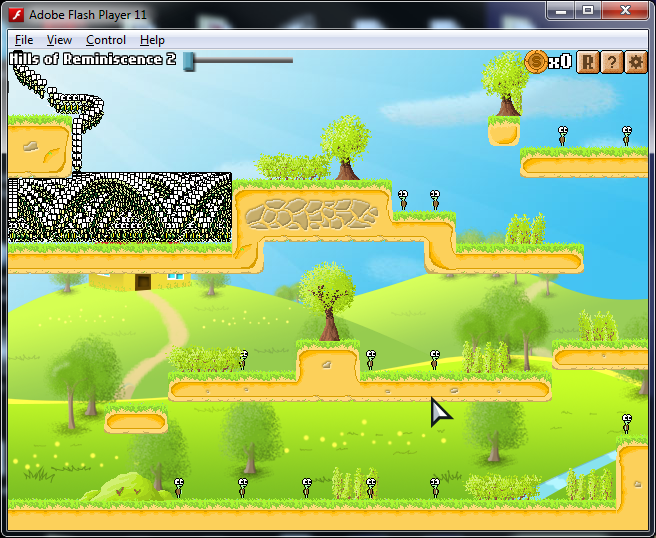Open the File menu

coord(24,40)
